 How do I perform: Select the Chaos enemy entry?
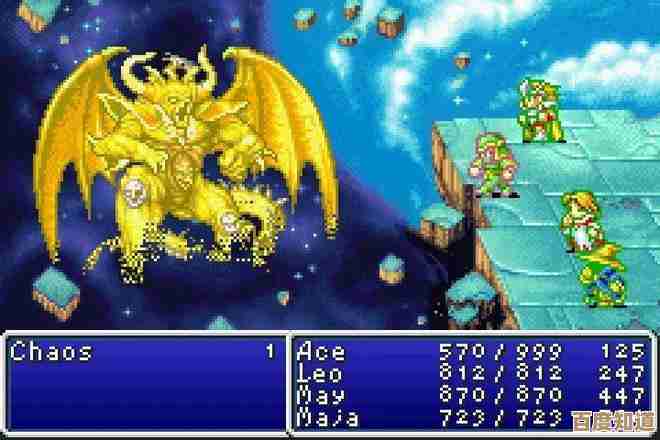(52, 352)
